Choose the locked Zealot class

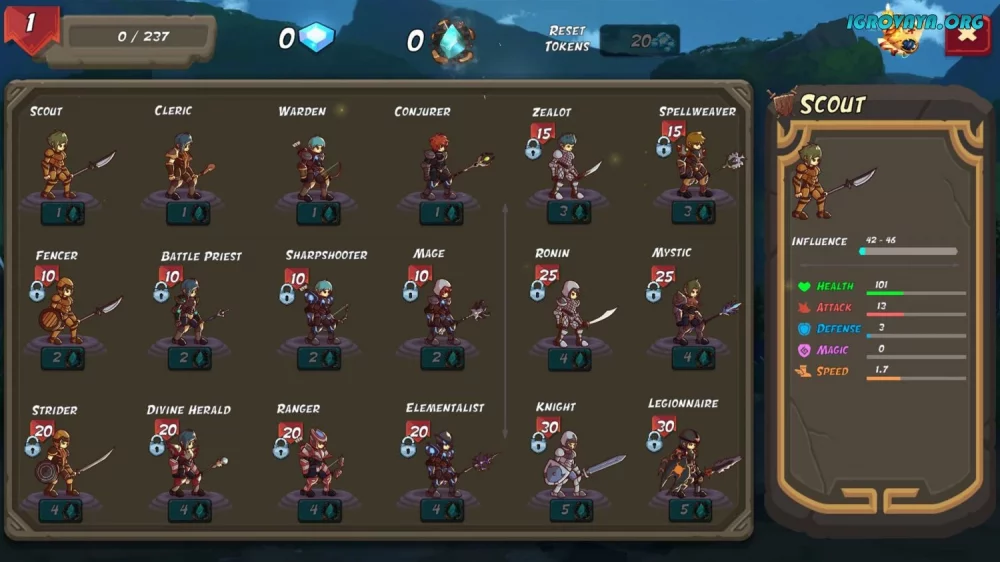[567, 165]
